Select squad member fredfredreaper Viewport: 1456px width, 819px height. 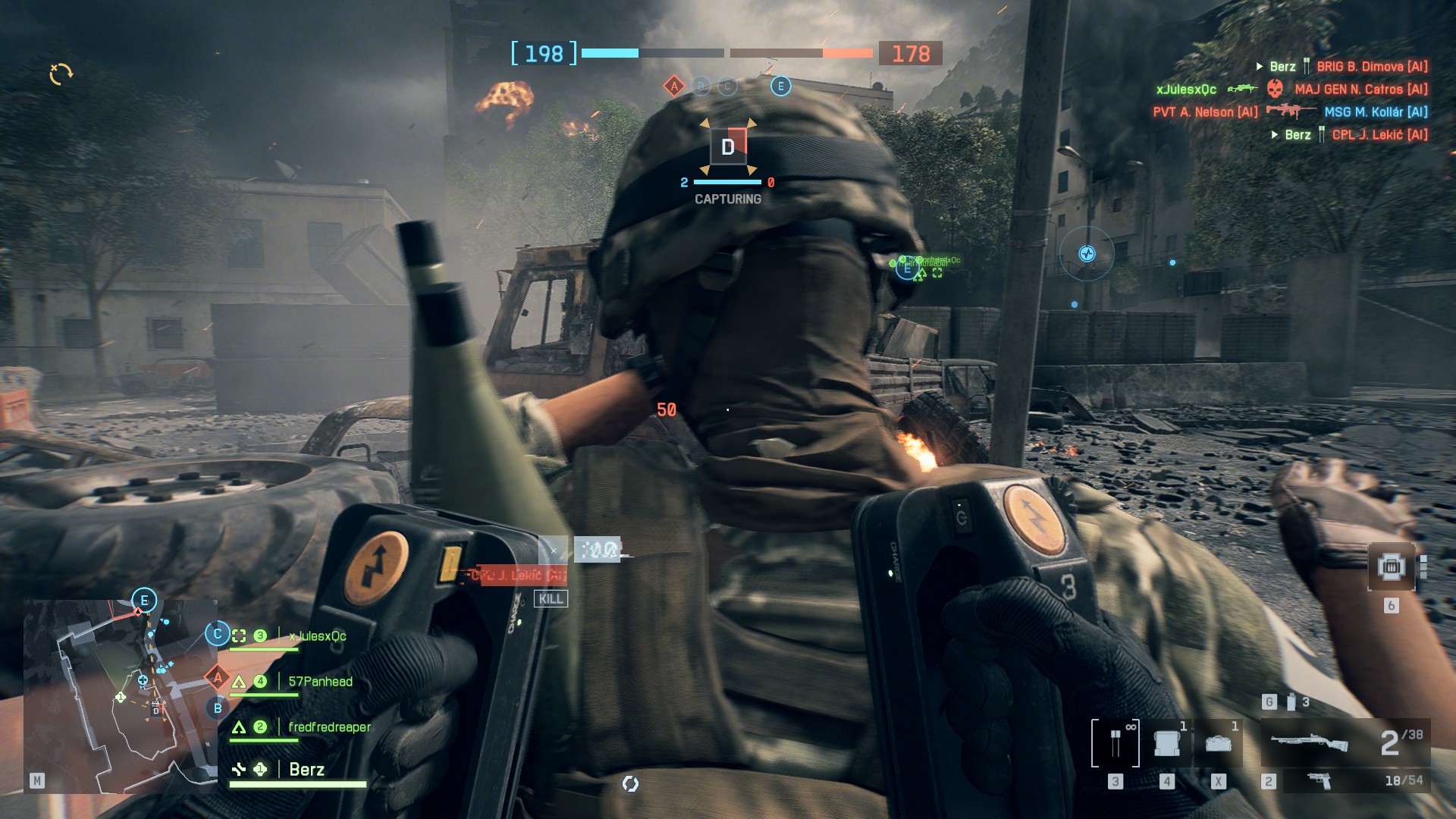(x=329, y=727)
